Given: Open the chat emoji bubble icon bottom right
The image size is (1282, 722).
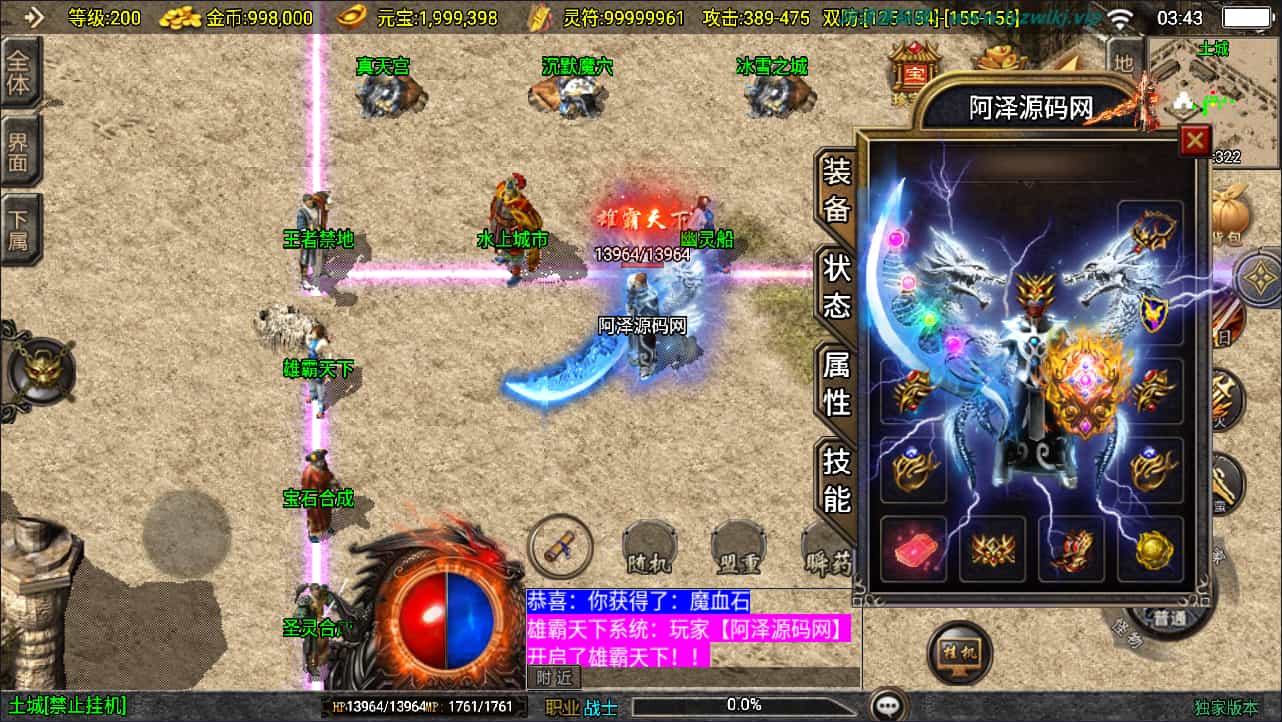Looking at the screenshot, I should pos(887,705).
